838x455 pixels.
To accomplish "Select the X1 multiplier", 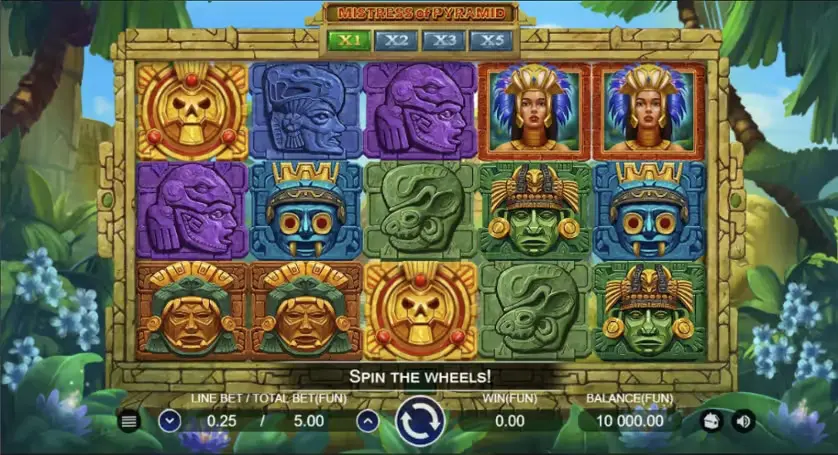I will tap(349, 41).
